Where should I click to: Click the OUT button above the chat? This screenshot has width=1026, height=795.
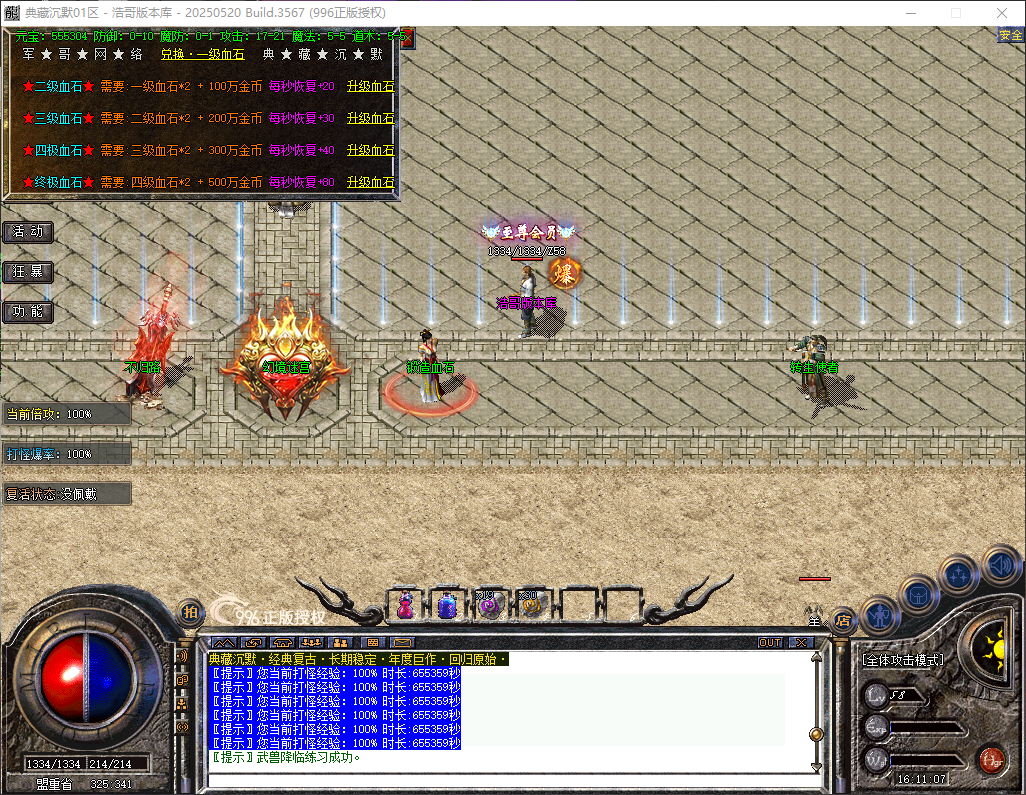coord(770,642)
